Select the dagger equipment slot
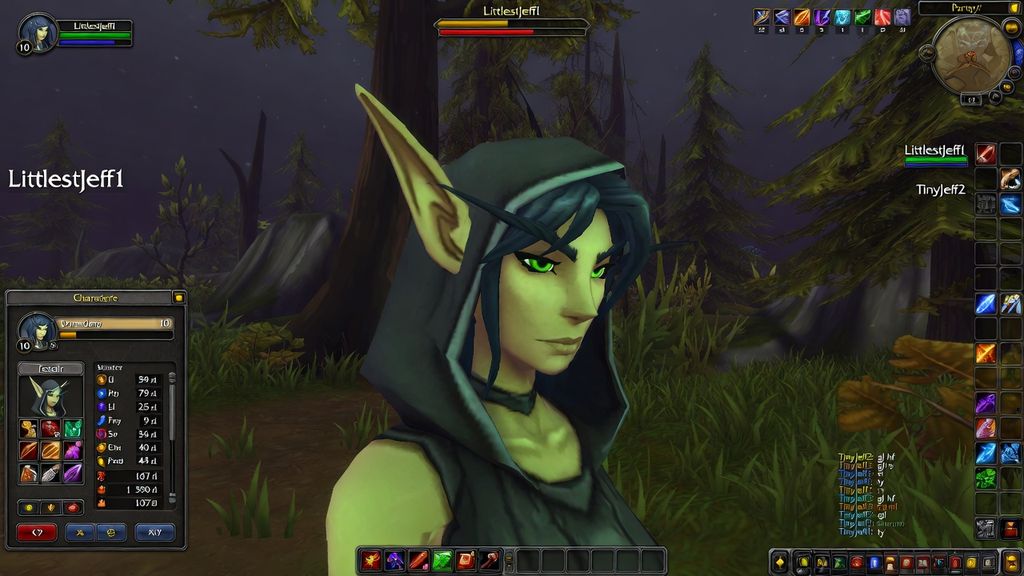Screen dimensions: 1024x576 [x=50, y=472]
